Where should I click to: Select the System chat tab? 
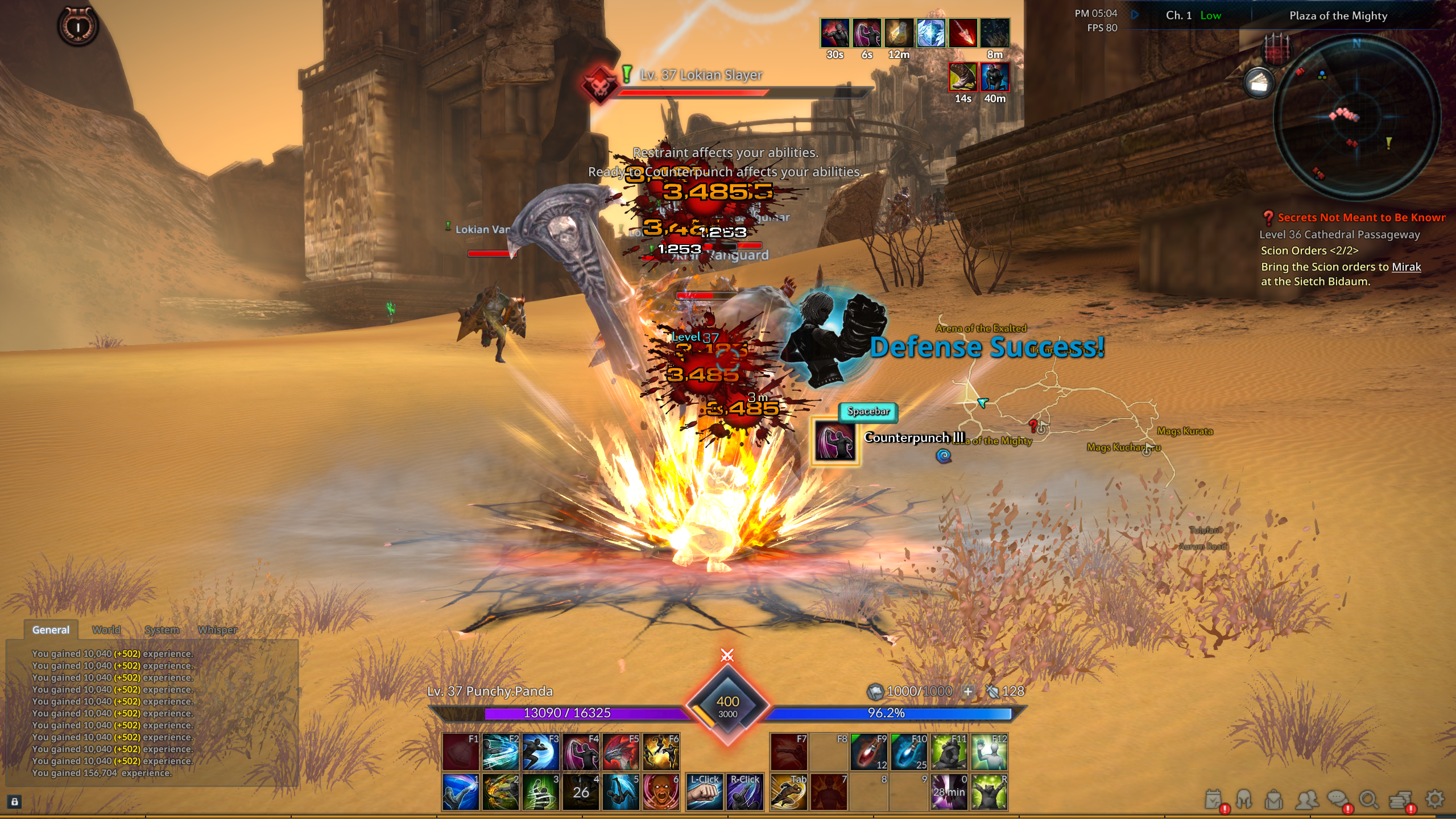pyautogui.click(x=162, y=630)
